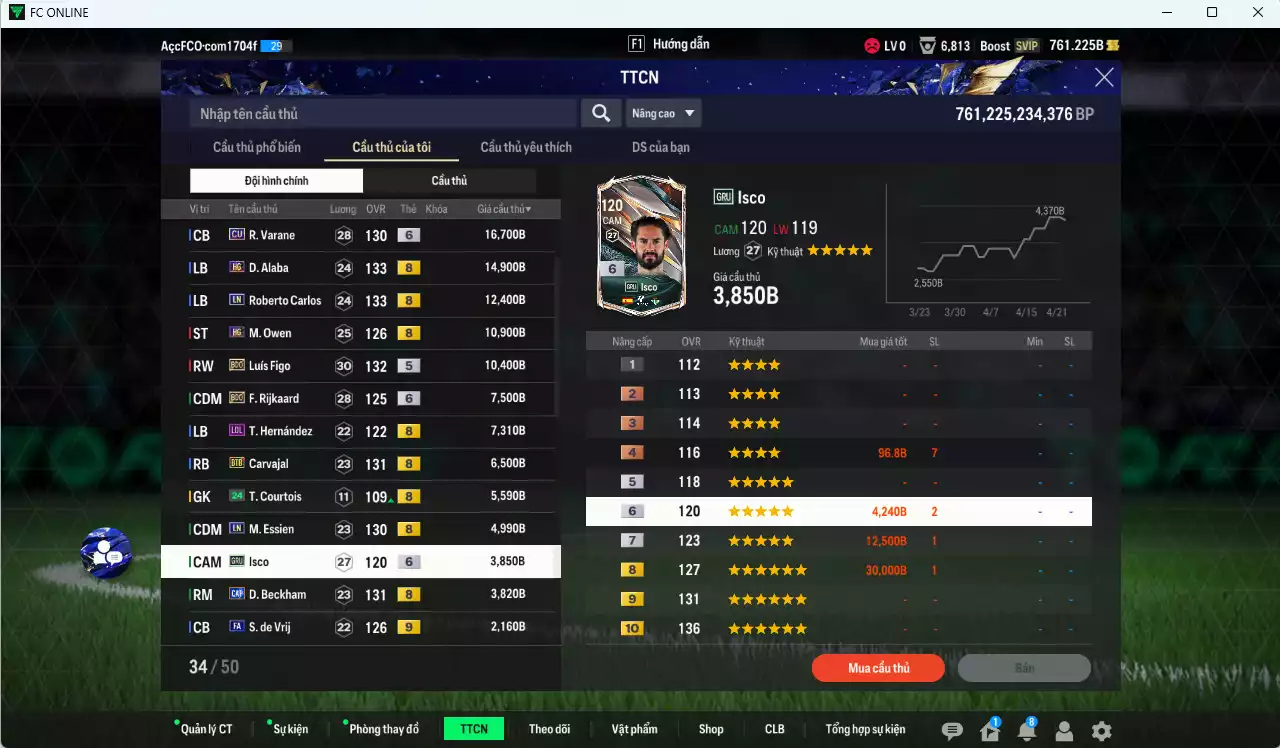Maximize the FC ONLINE window

(1212, 12)
